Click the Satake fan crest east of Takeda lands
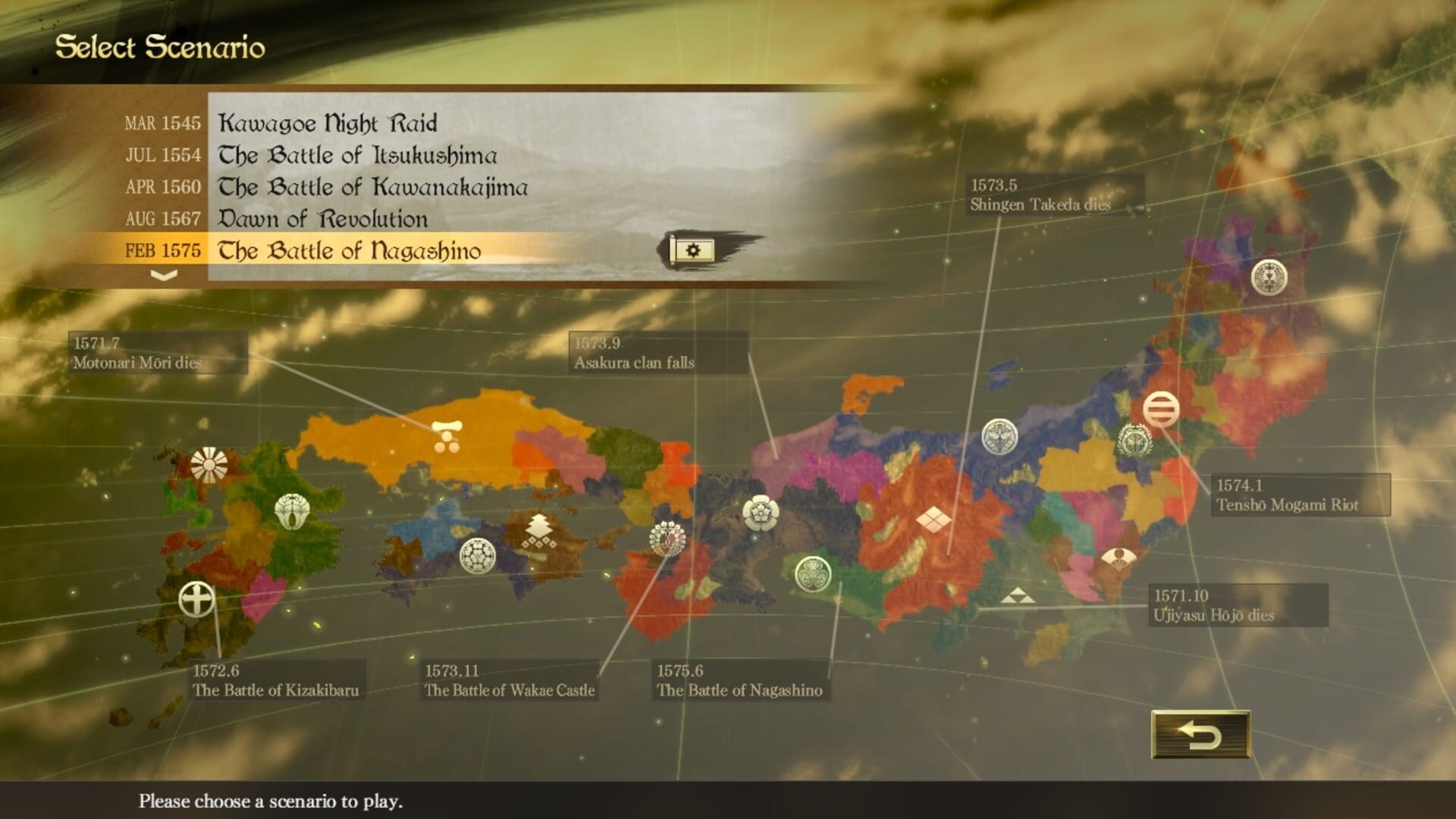Viewport: 1456px width, 819px height. tap(1119, 557)
